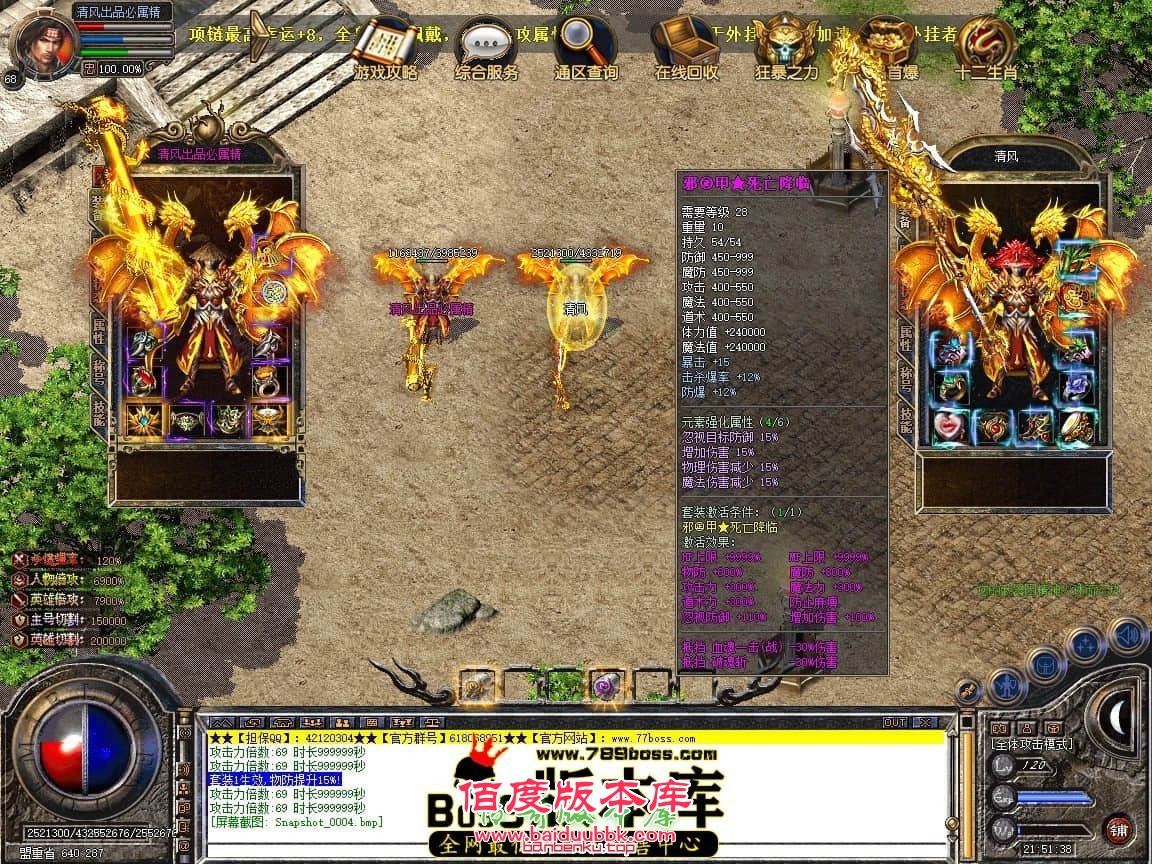The image size is (1152, 864).
Task: Click the speaker sound round button
Action: (1129, 634)
